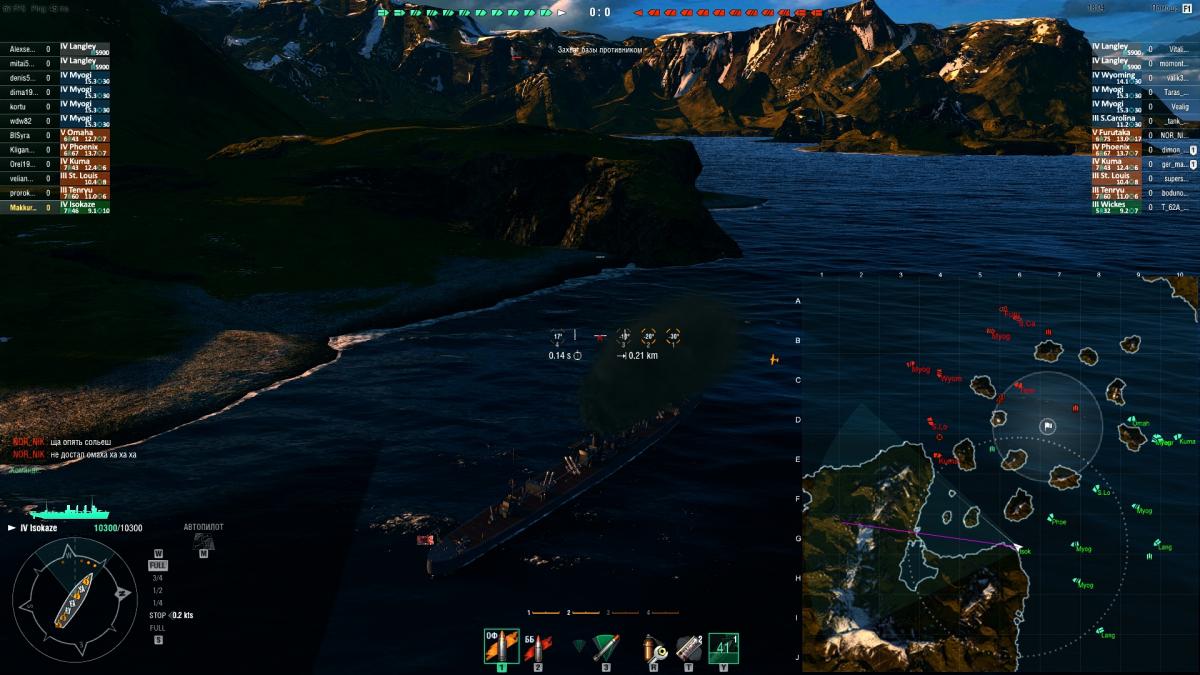Open the autopilot (АВТОПИЛОТ) map icon
This screenshot has width=1200, height=675.
coord(203,542)
